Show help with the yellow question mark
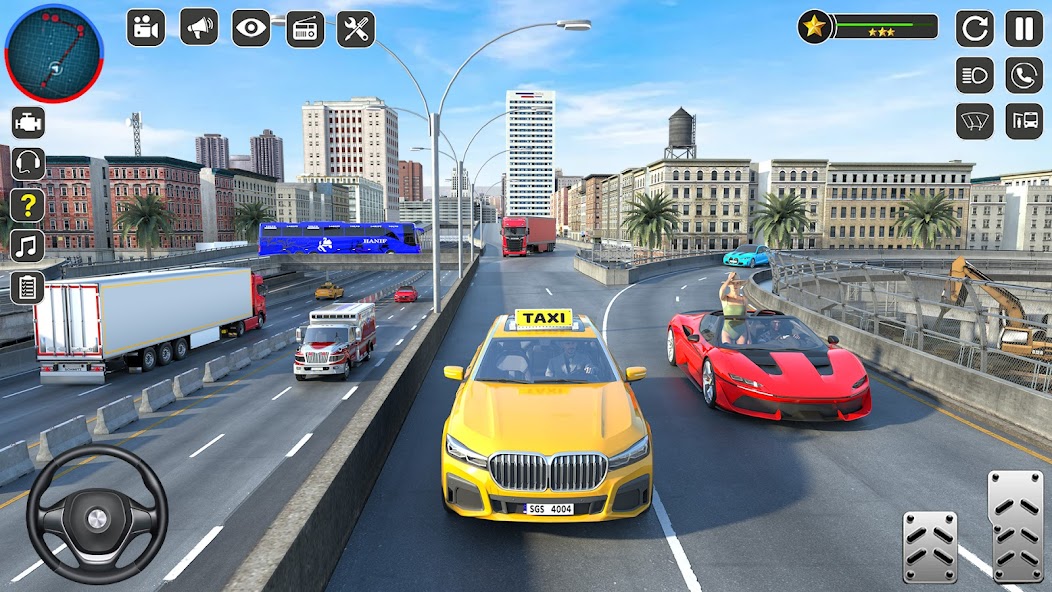This screenshot has height=592, width=1052. coord(28,205)
